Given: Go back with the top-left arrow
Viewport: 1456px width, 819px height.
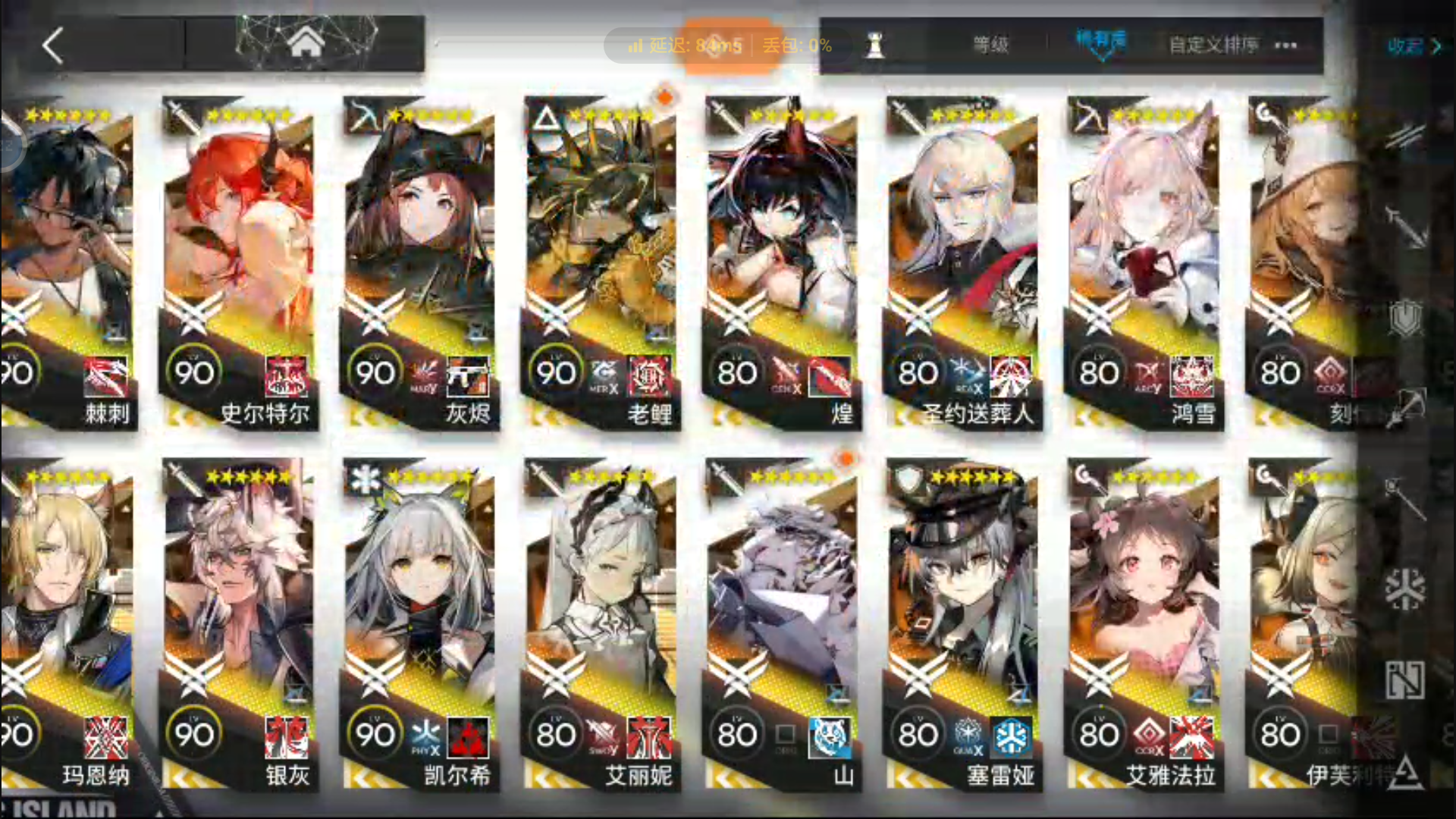Looking at the screenshot, I should (52, 45).
